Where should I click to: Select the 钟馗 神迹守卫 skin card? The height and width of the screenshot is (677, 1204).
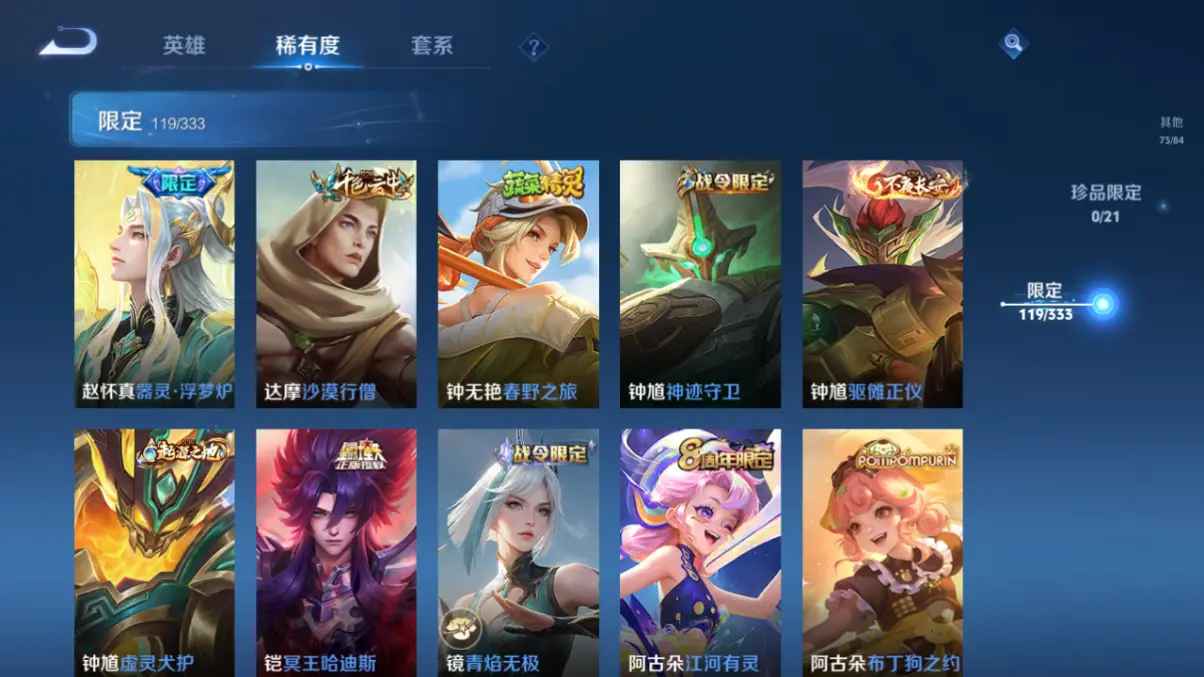pyautogui.click(x=700, y=284)
